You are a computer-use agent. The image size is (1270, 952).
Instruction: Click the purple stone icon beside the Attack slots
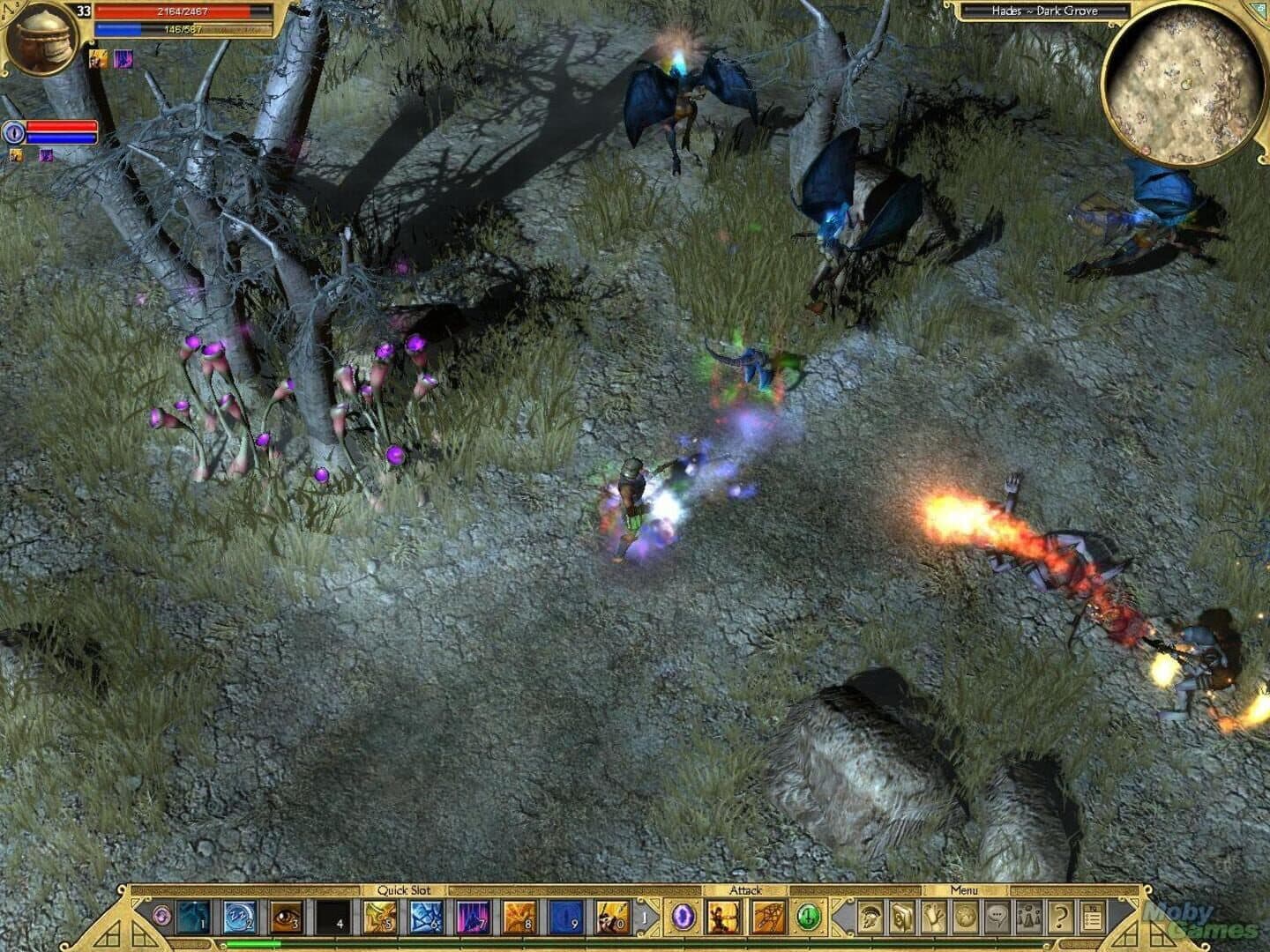(x=683, y=917)
